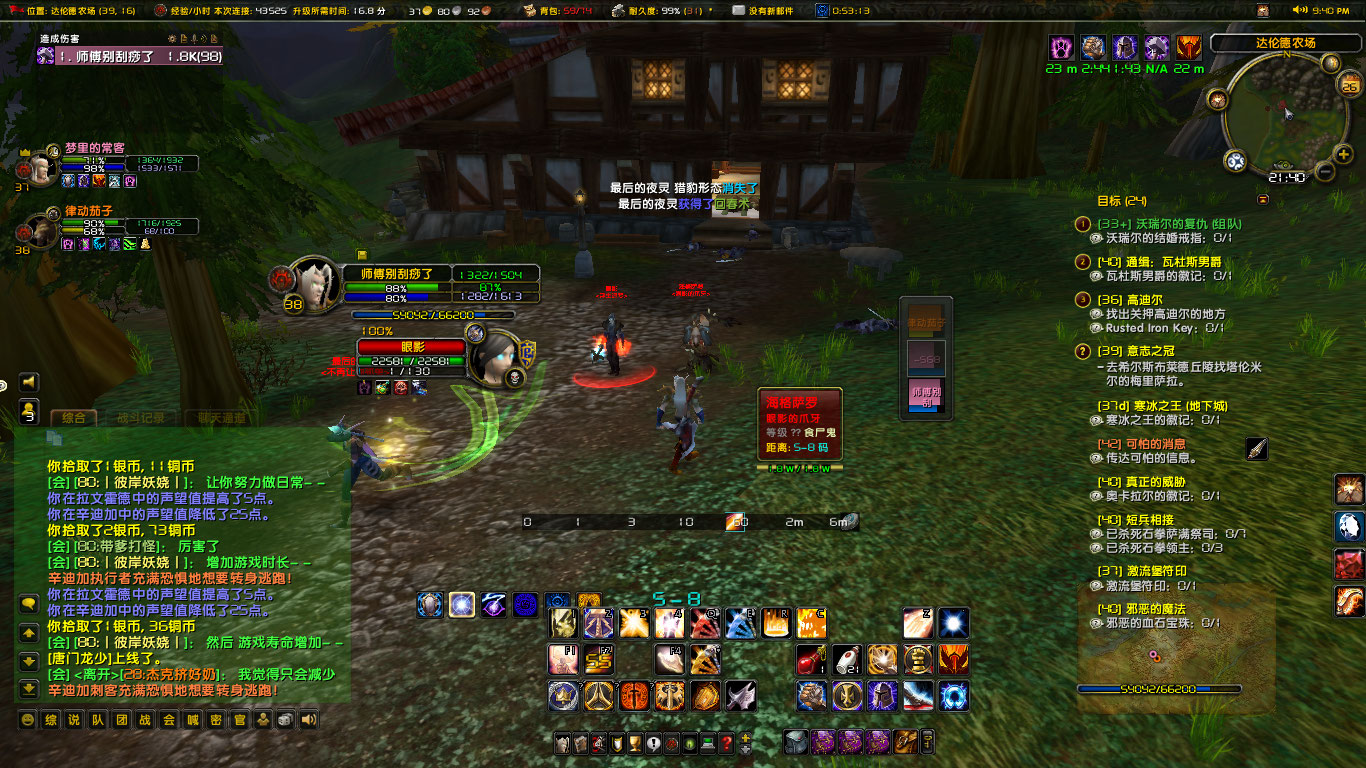Click the emote smiley icon beside chat channels

(28, 720)
